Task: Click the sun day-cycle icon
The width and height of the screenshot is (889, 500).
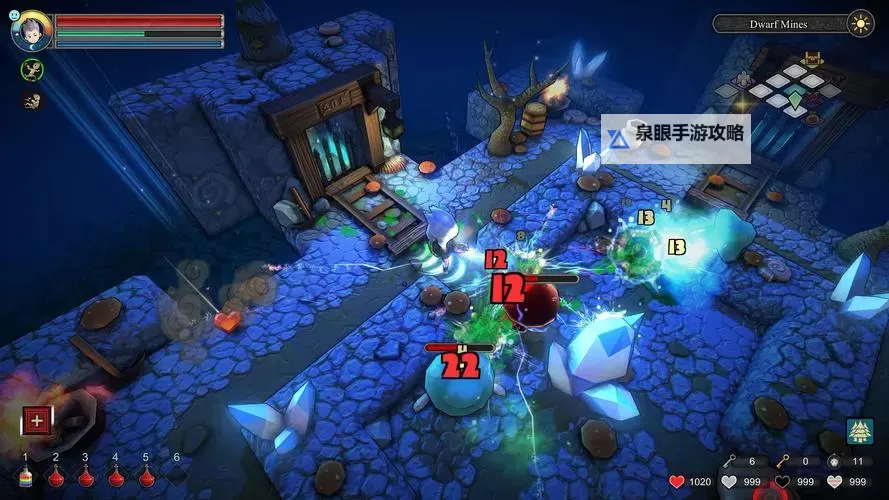Action: point(860,23)
